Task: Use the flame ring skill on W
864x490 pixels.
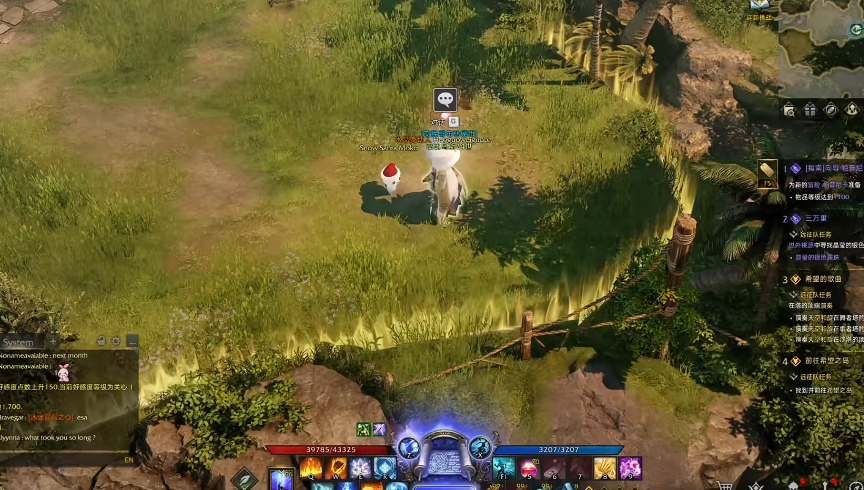Action: pos(335,468)
